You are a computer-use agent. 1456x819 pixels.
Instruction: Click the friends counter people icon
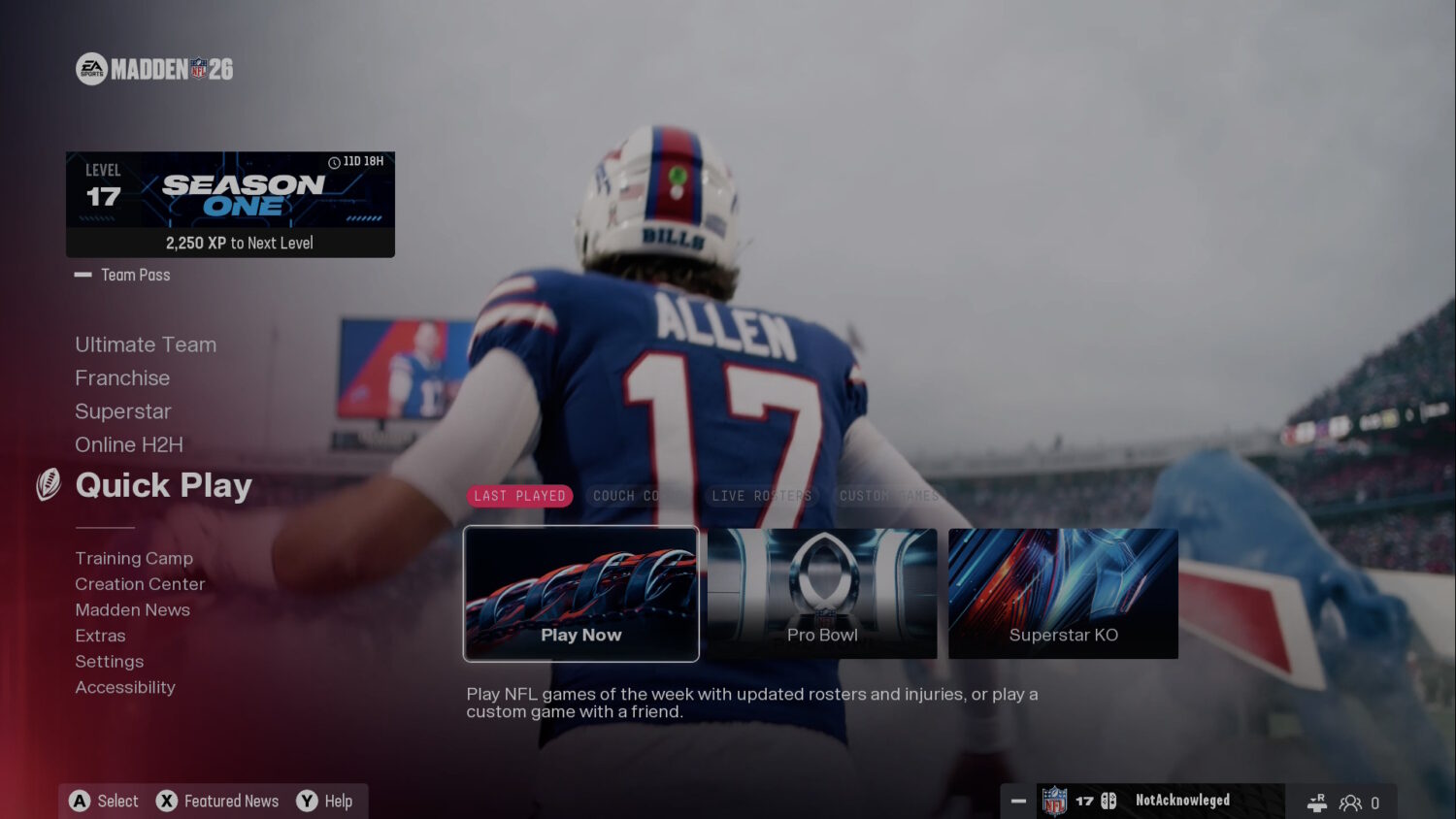1350,803
